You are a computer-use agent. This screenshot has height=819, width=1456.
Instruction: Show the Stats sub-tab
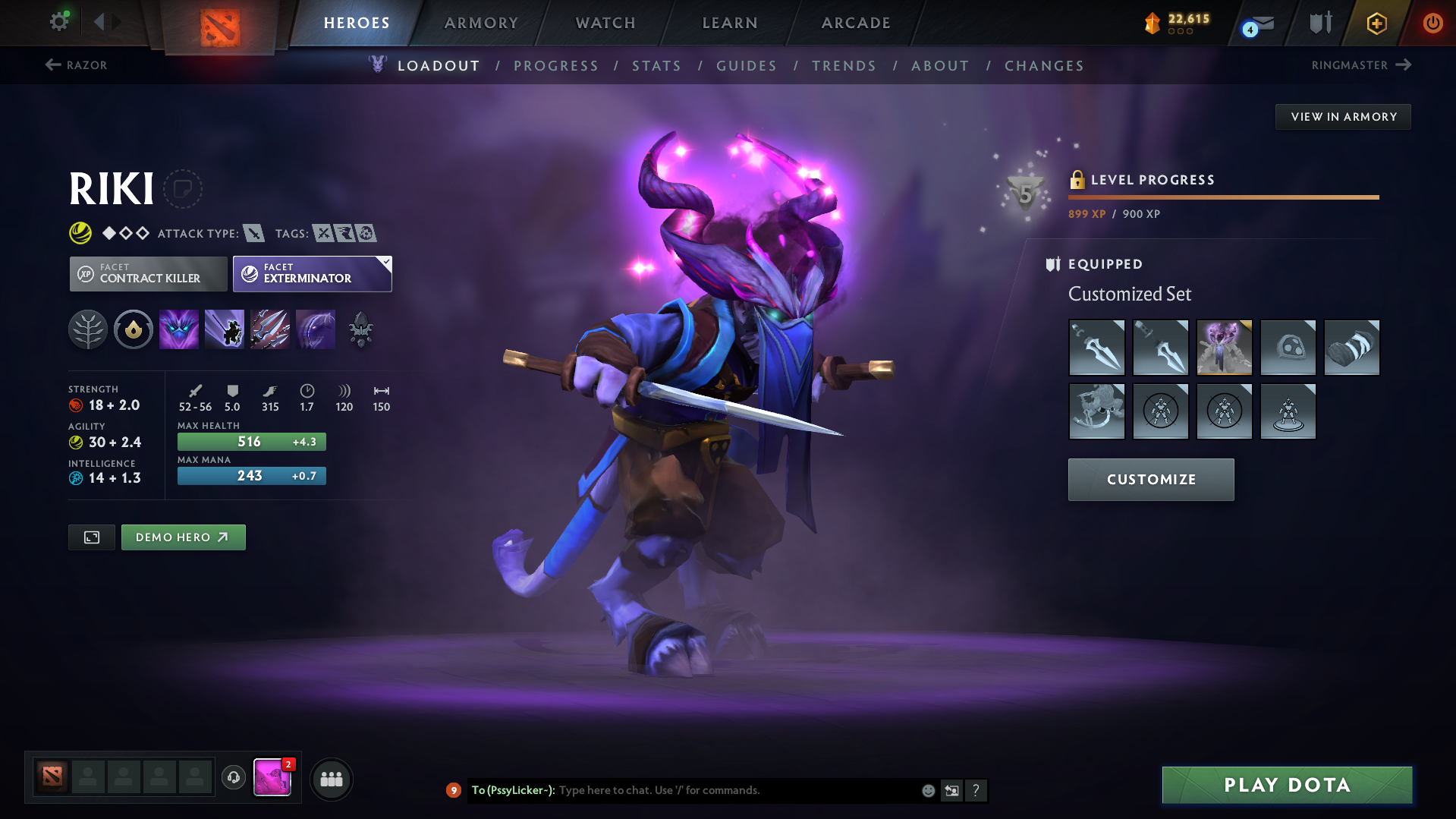(656, 66)
